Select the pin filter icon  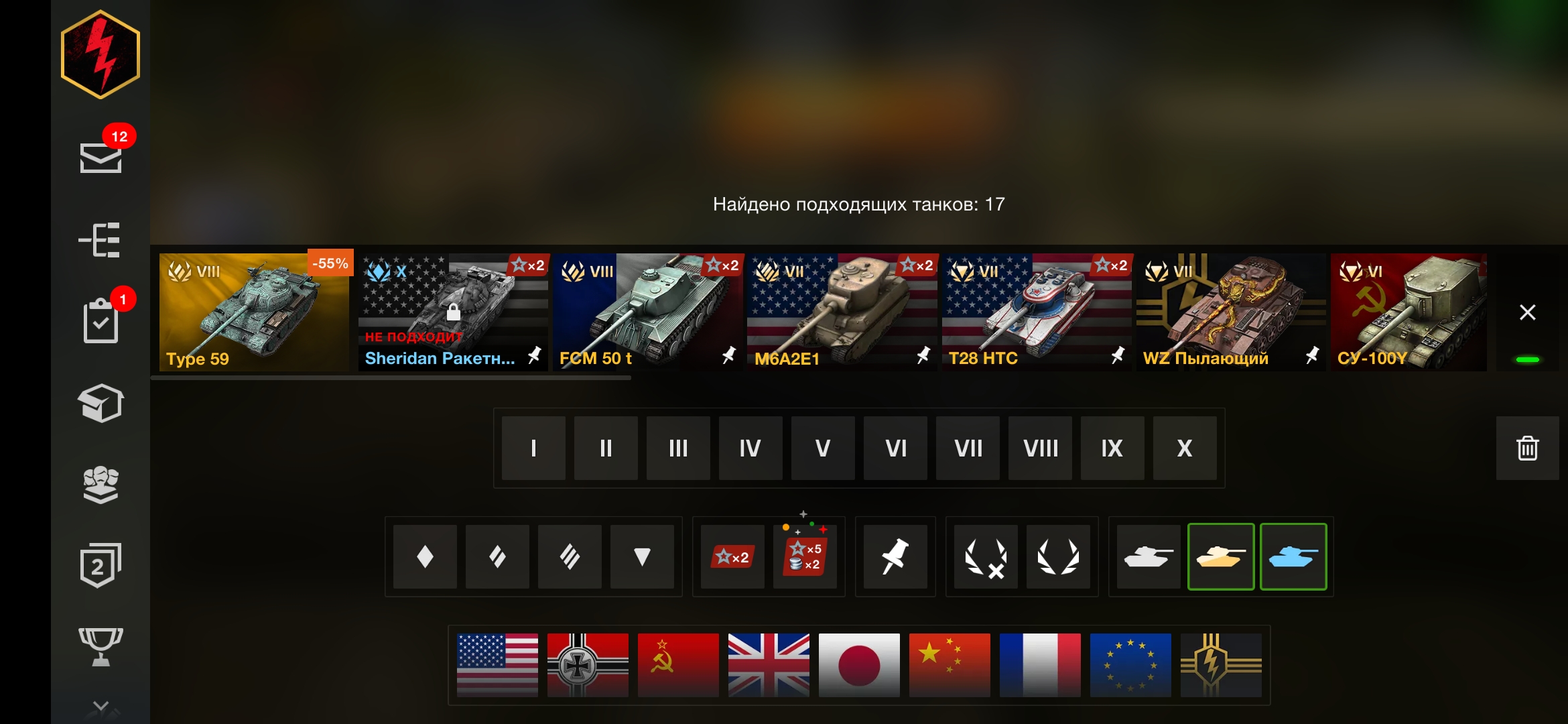tap(895, 556)
